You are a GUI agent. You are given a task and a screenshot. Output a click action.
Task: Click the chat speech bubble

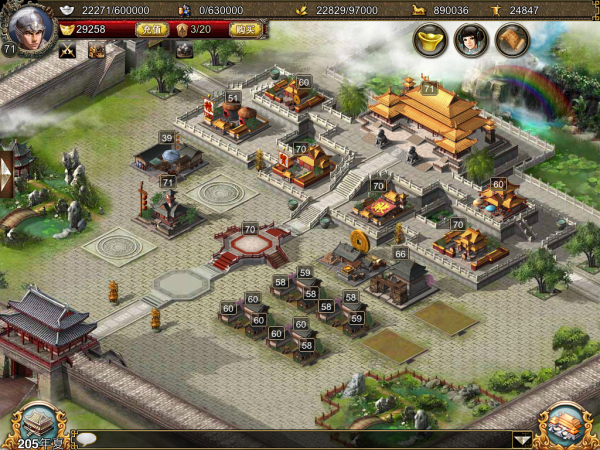pos(87,438)
